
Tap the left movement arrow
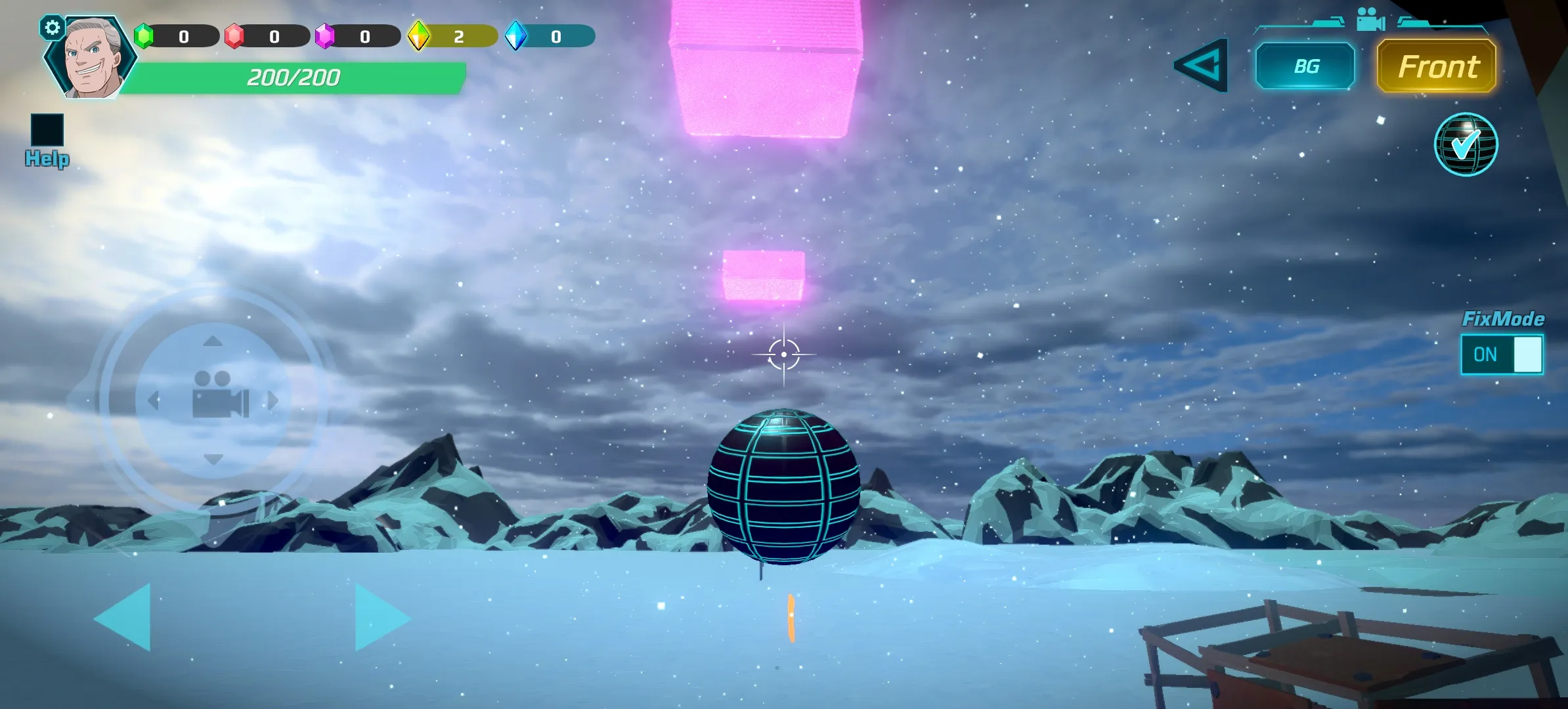pyautogui.click(x=125, y=617)
